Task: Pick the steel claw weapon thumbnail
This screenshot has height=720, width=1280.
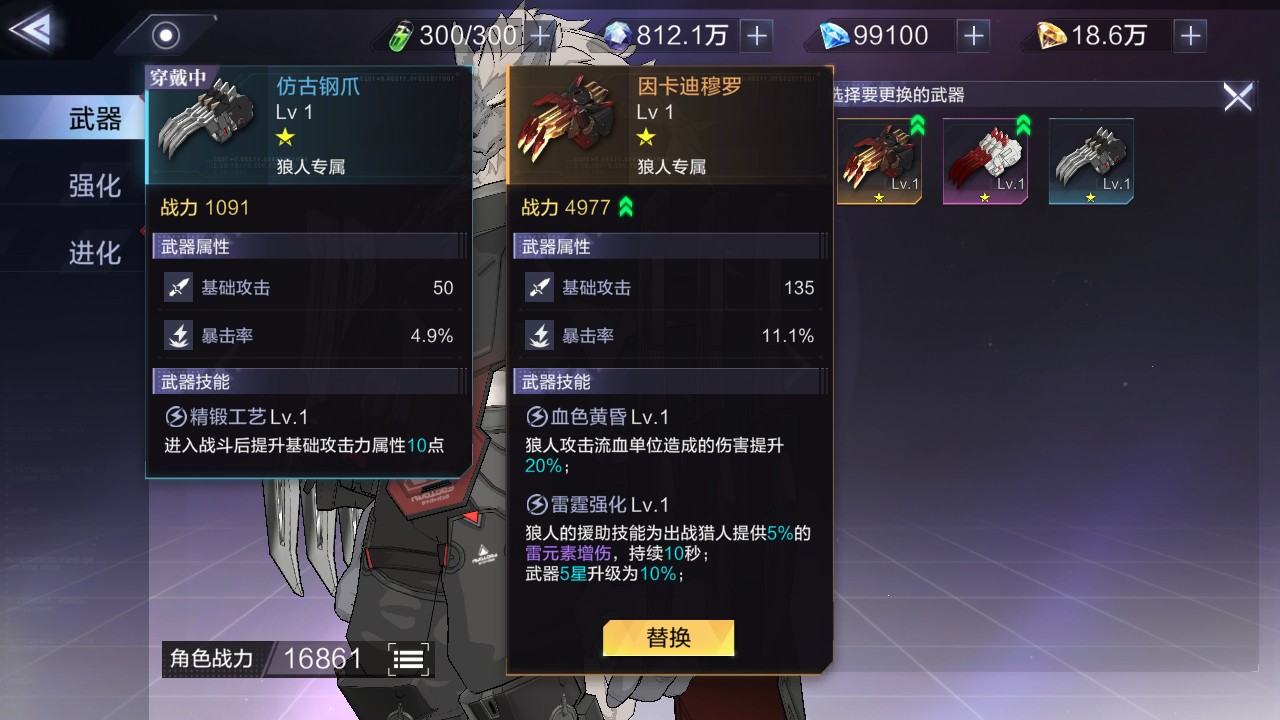Action: pos(1091,160)
